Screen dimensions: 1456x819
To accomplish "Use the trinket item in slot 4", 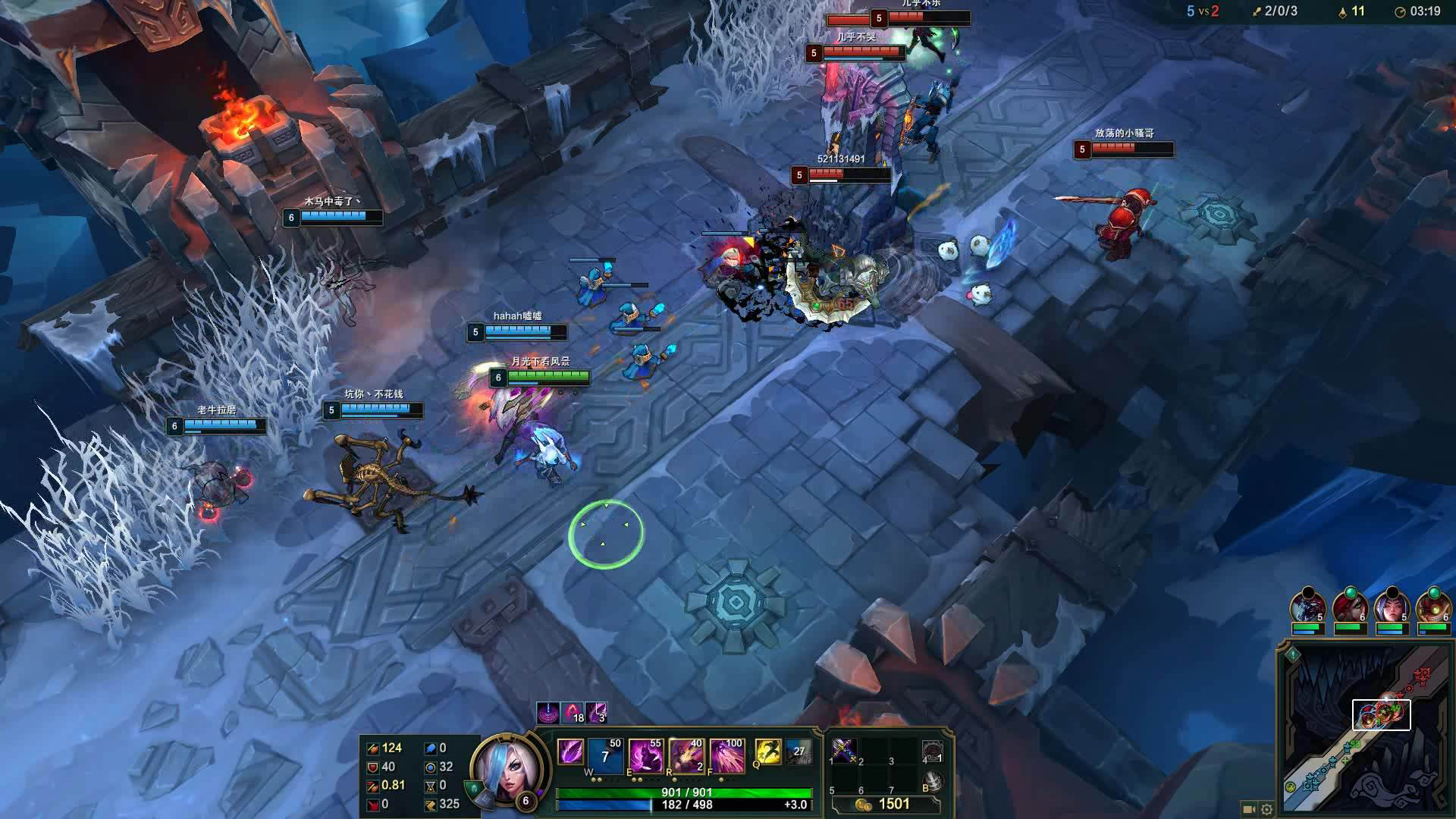I will coord(933,752).
